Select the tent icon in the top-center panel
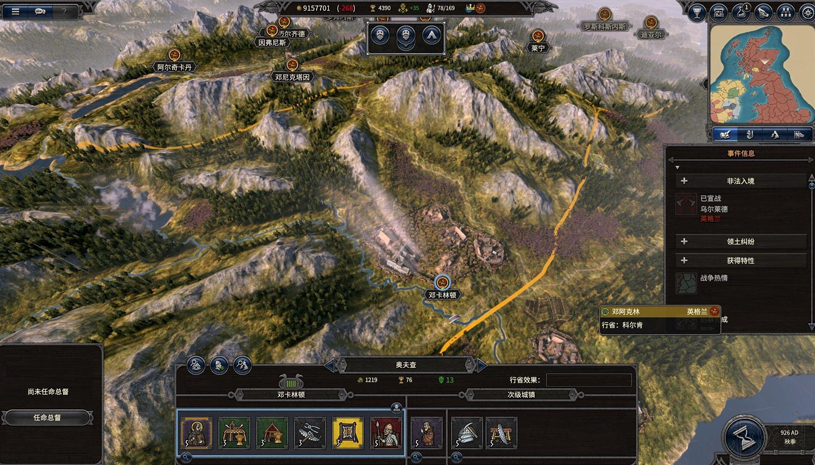 pyautogui.click(x=432, y=37)
